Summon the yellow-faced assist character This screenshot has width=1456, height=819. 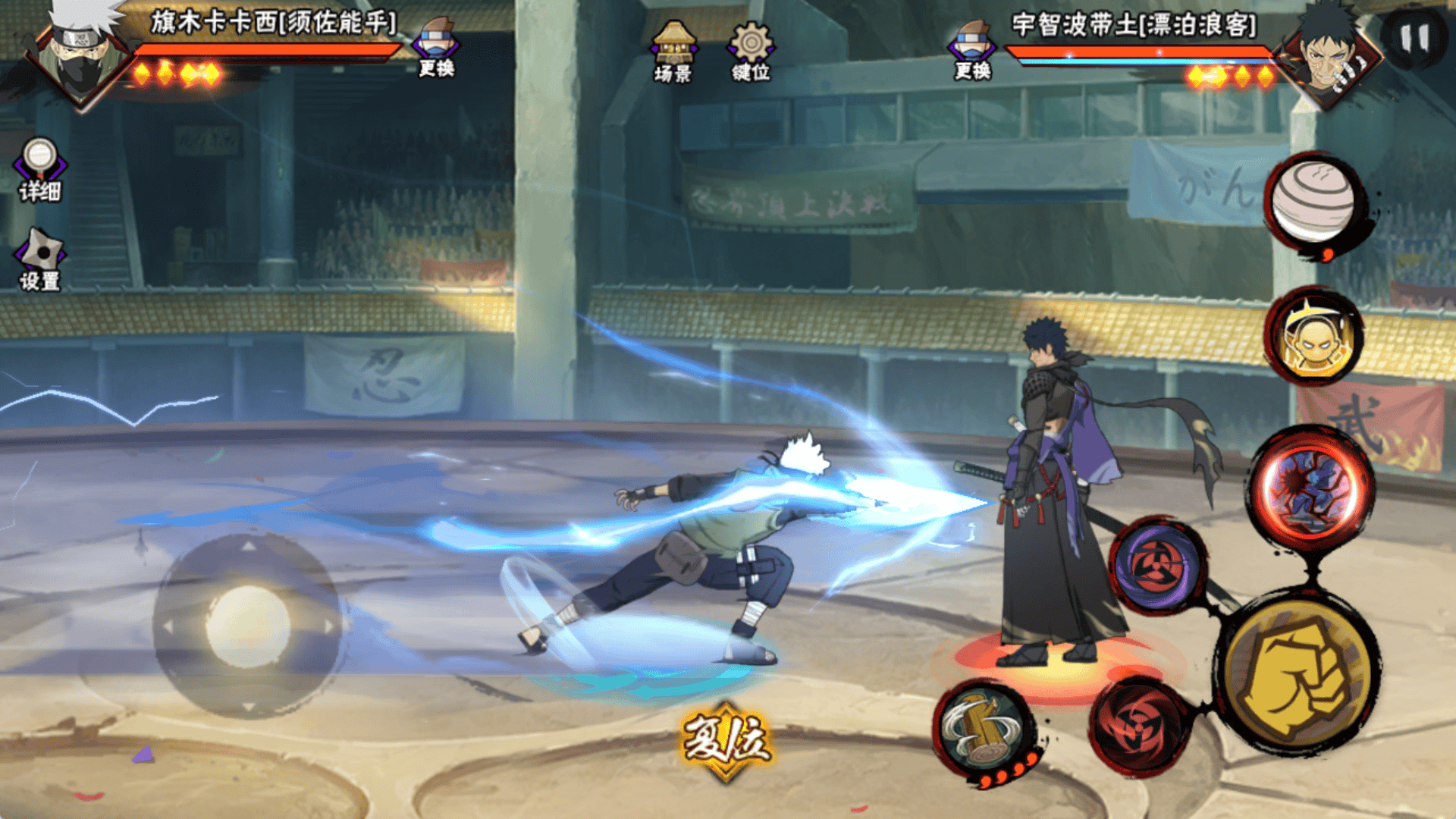[x=1314, y=336]
